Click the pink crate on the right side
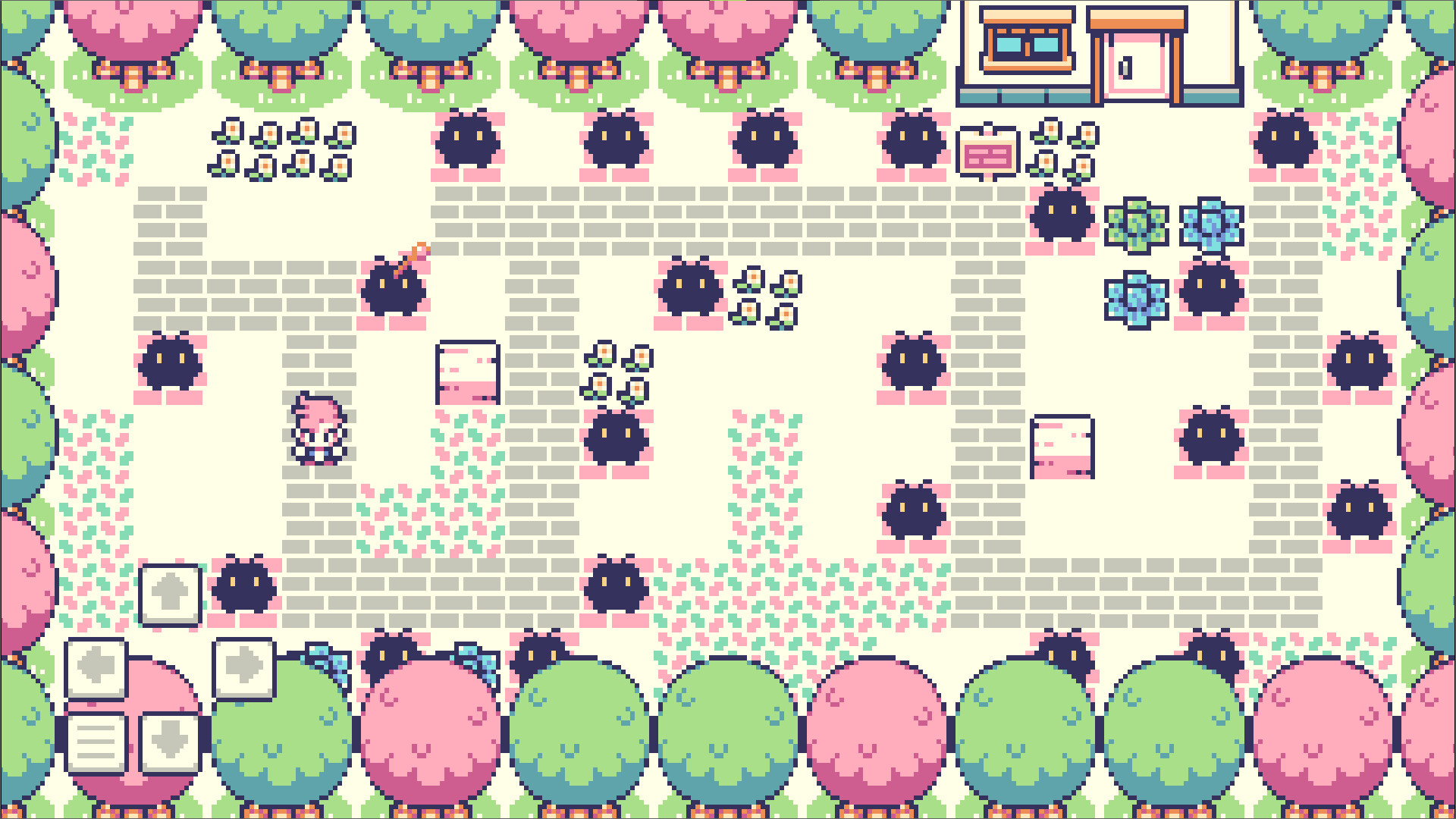 coord(1062,447)
